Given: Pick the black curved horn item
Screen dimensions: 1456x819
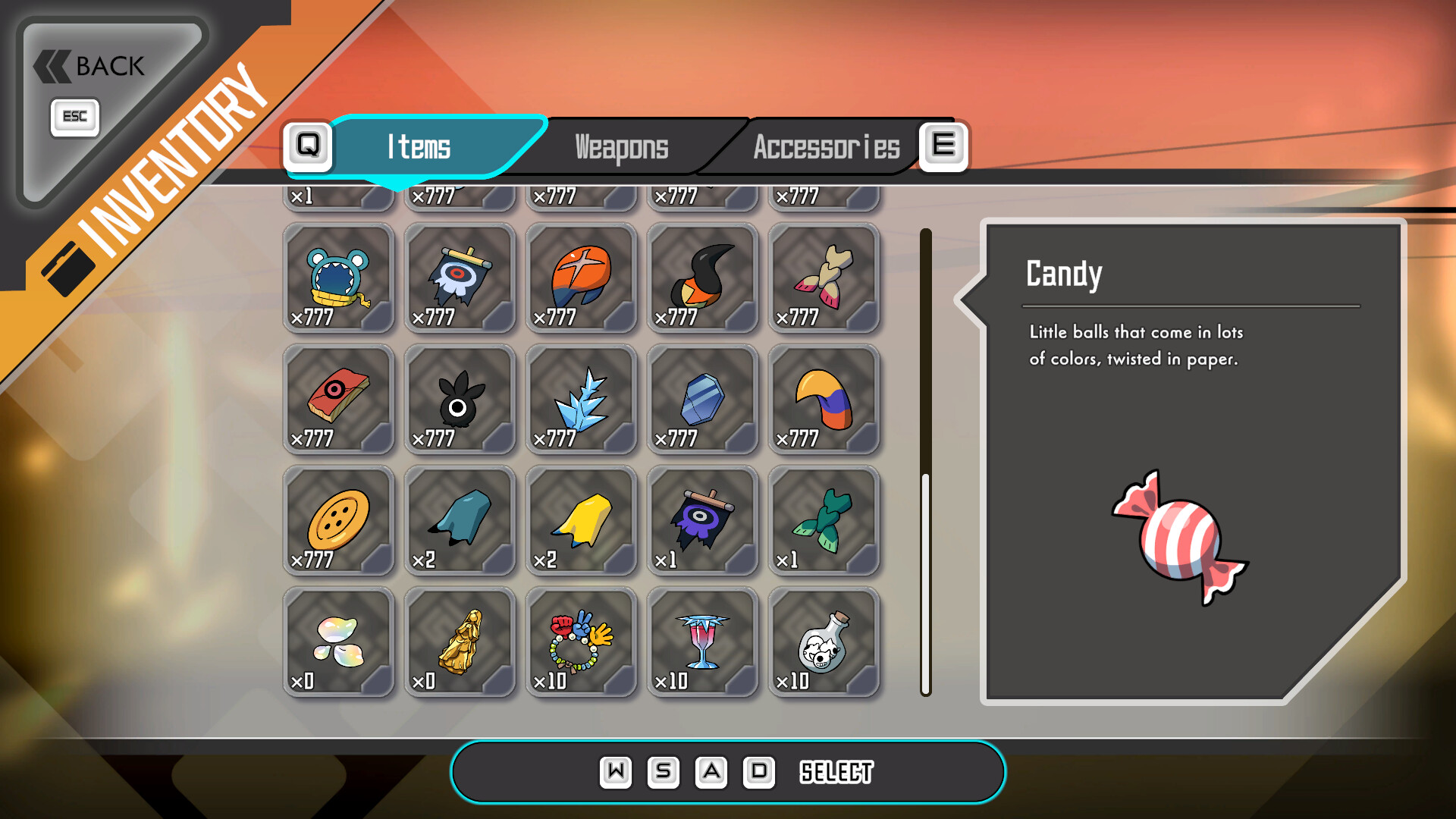Looking at the screenshot, I should [x=702, y=278].
